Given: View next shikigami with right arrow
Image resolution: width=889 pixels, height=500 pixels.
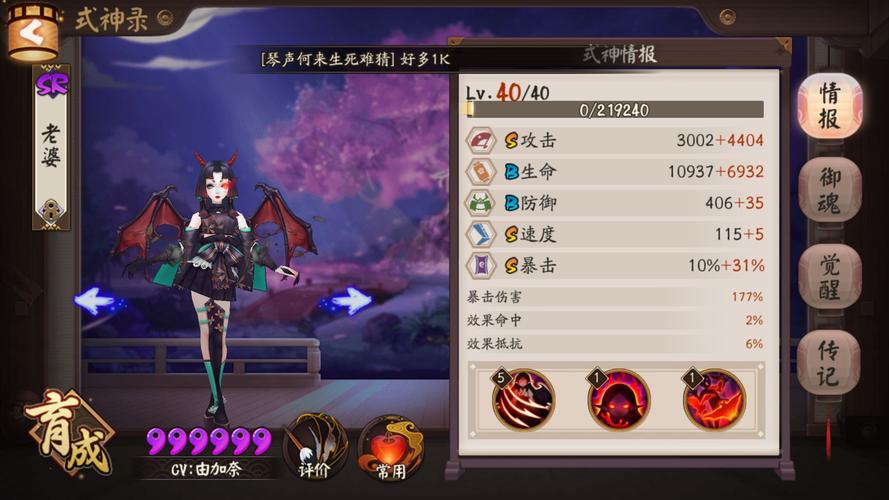Looking at the screenshot, I should (349, 299).
